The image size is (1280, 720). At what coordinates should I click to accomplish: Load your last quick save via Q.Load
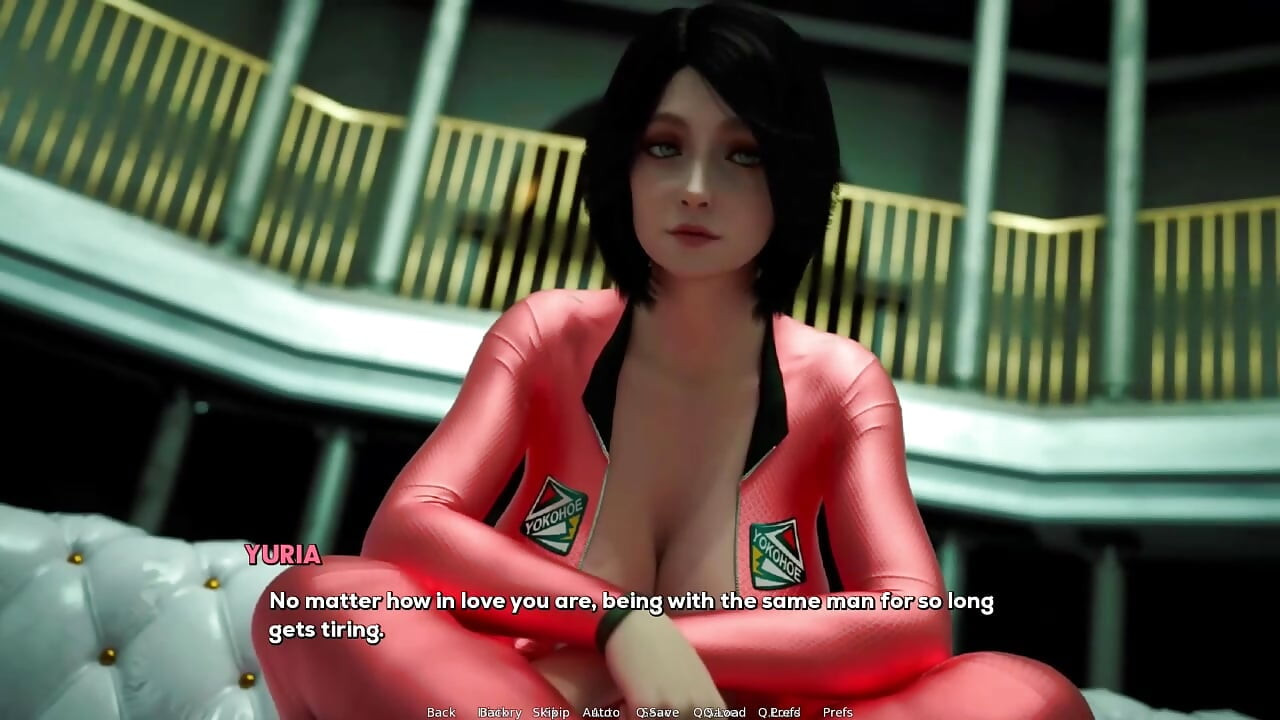[x=718, y=712]
